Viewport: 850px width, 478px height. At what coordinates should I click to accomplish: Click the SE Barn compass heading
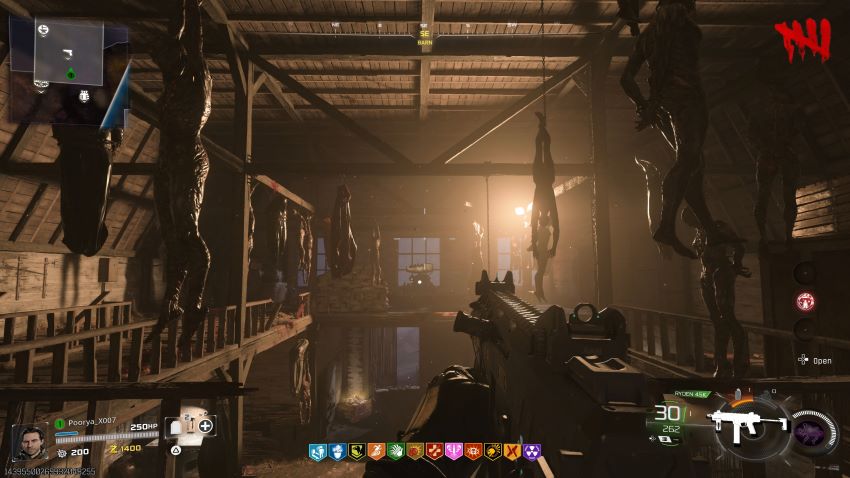[424, 38]
